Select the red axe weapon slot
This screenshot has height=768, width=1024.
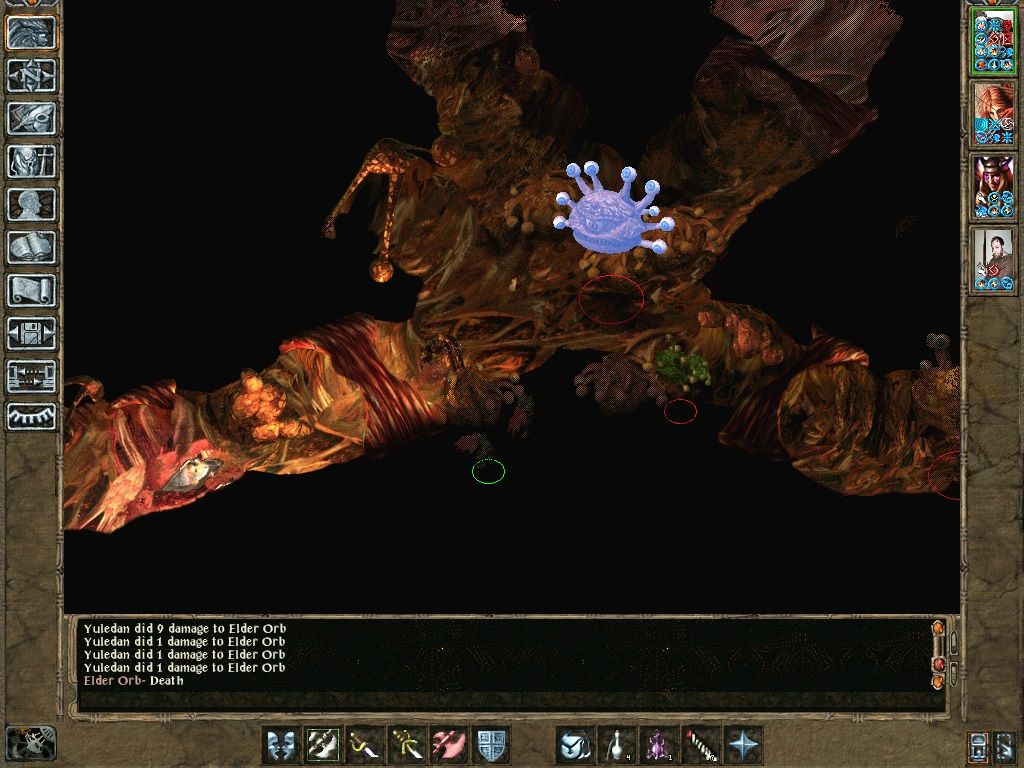tap(449, 745)
